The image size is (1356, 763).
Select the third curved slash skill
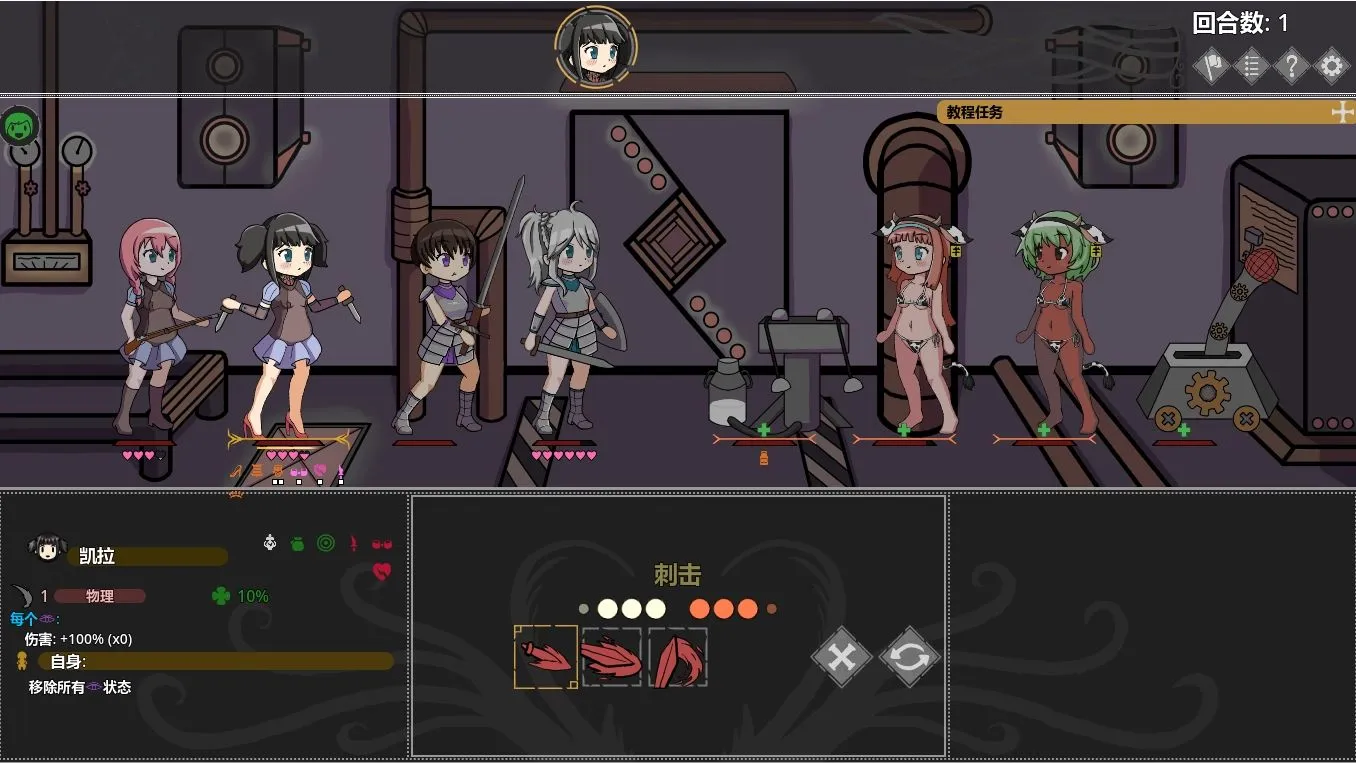[678, 657]
